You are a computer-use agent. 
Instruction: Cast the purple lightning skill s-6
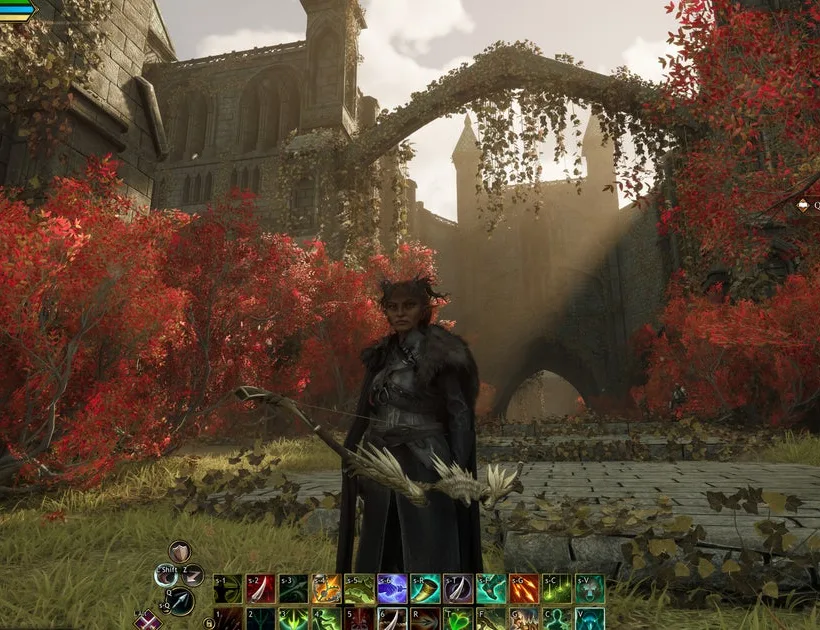[392, 589]
